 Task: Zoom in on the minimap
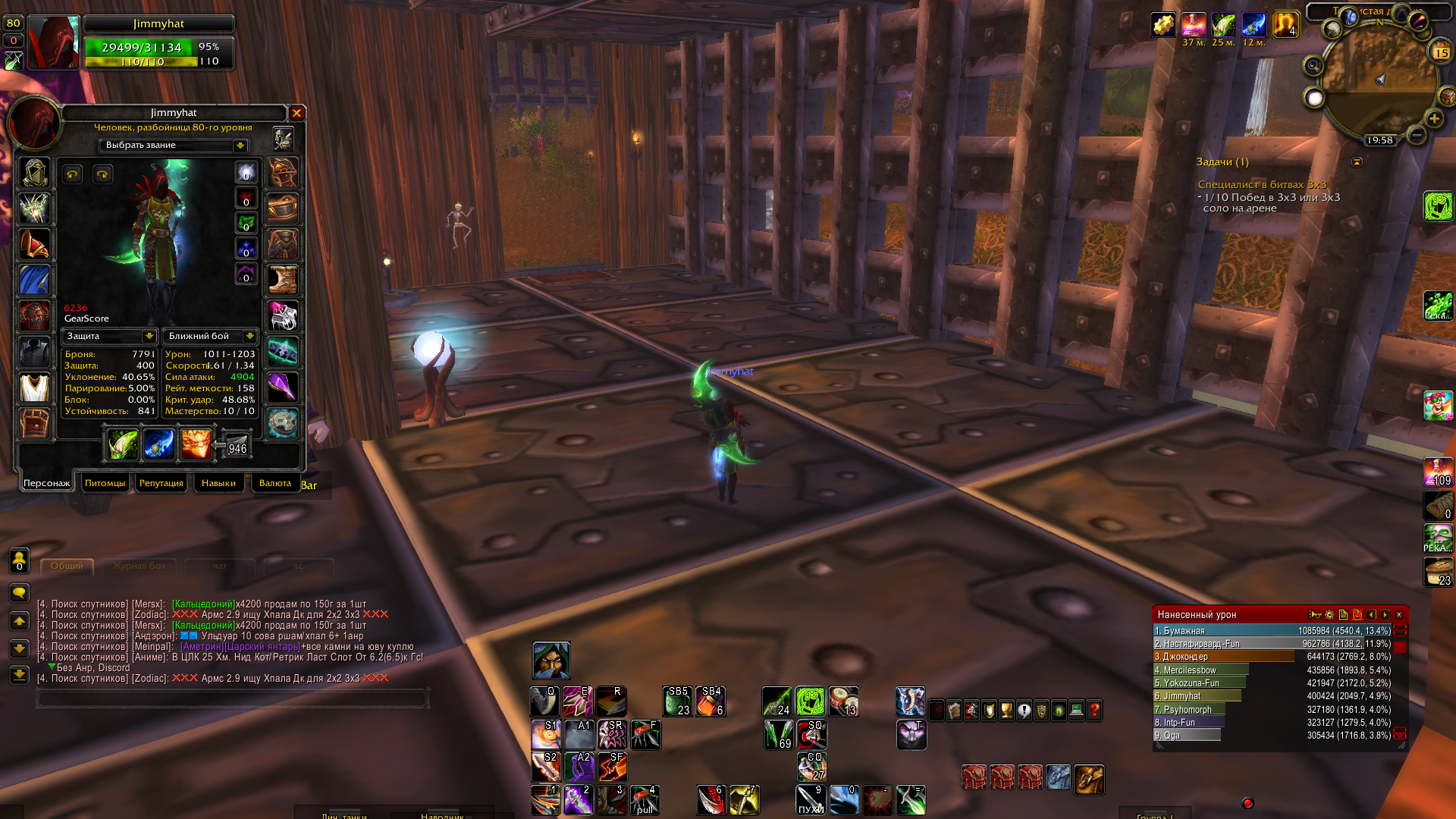point(1433,119)
